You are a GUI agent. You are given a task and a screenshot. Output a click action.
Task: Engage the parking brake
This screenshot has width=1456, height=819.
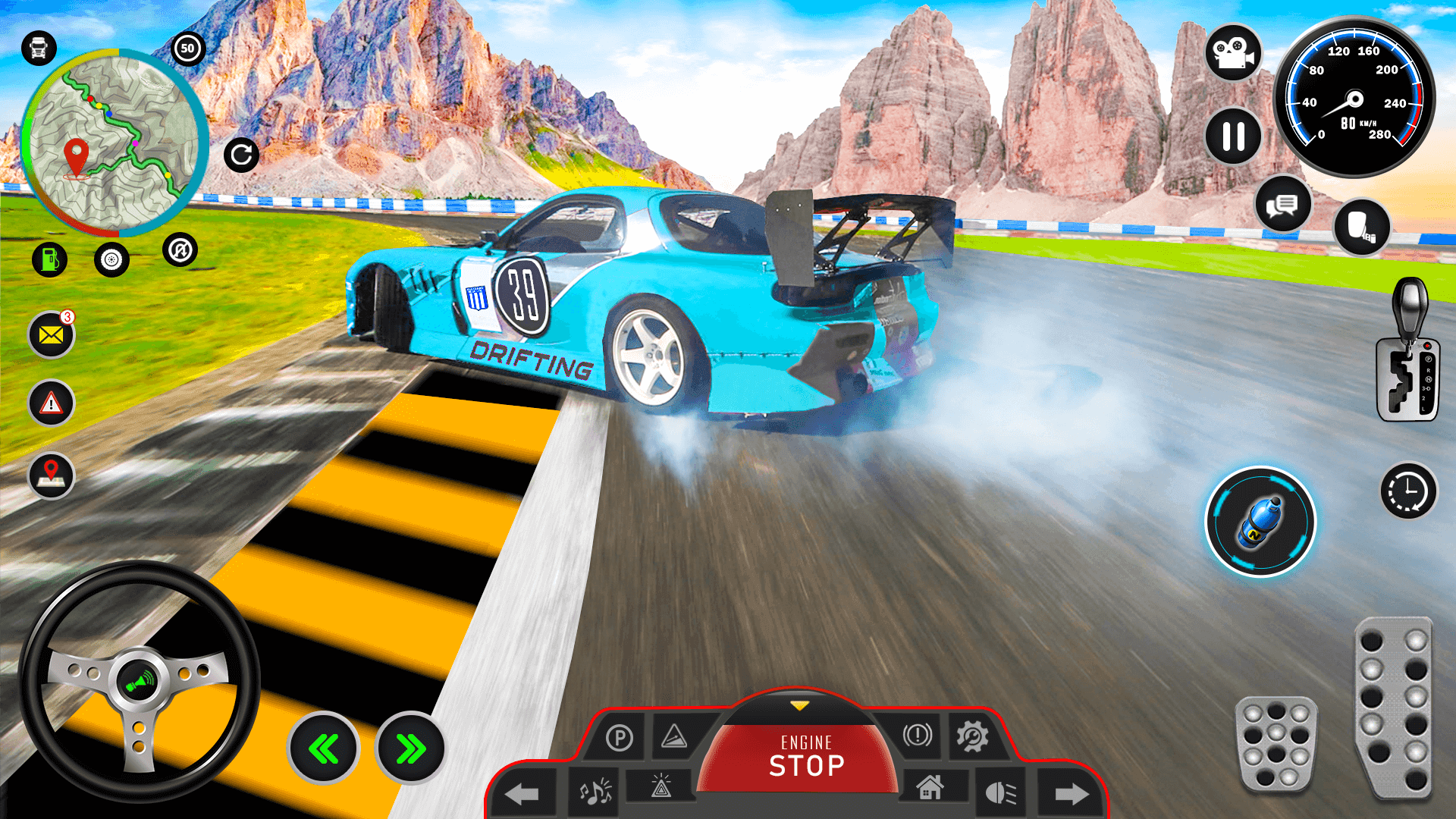click(x=620, y=736)
